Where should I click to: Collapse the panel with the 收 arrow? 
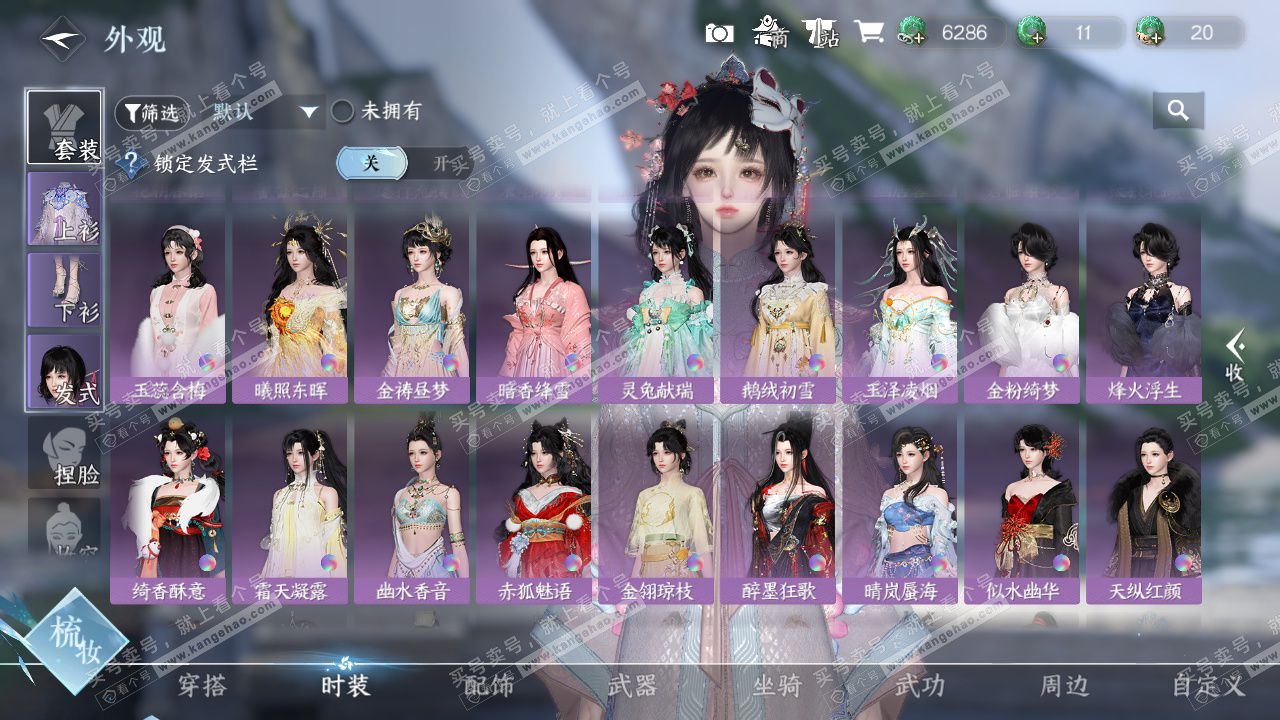(x=1236, y=356)
